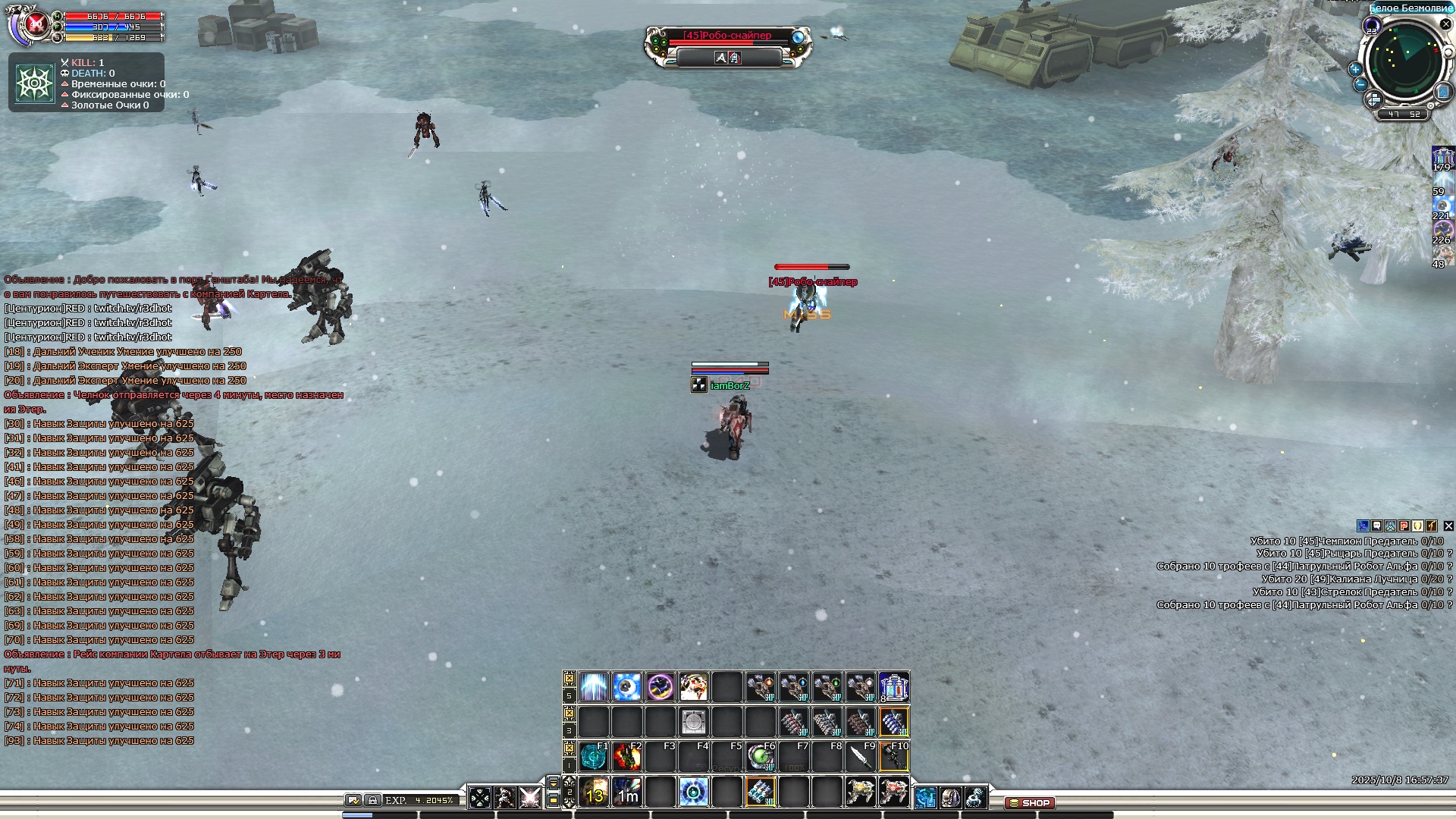
Task: Click the minimap zoom-out minus button
Action: (x=1360, y=84)
